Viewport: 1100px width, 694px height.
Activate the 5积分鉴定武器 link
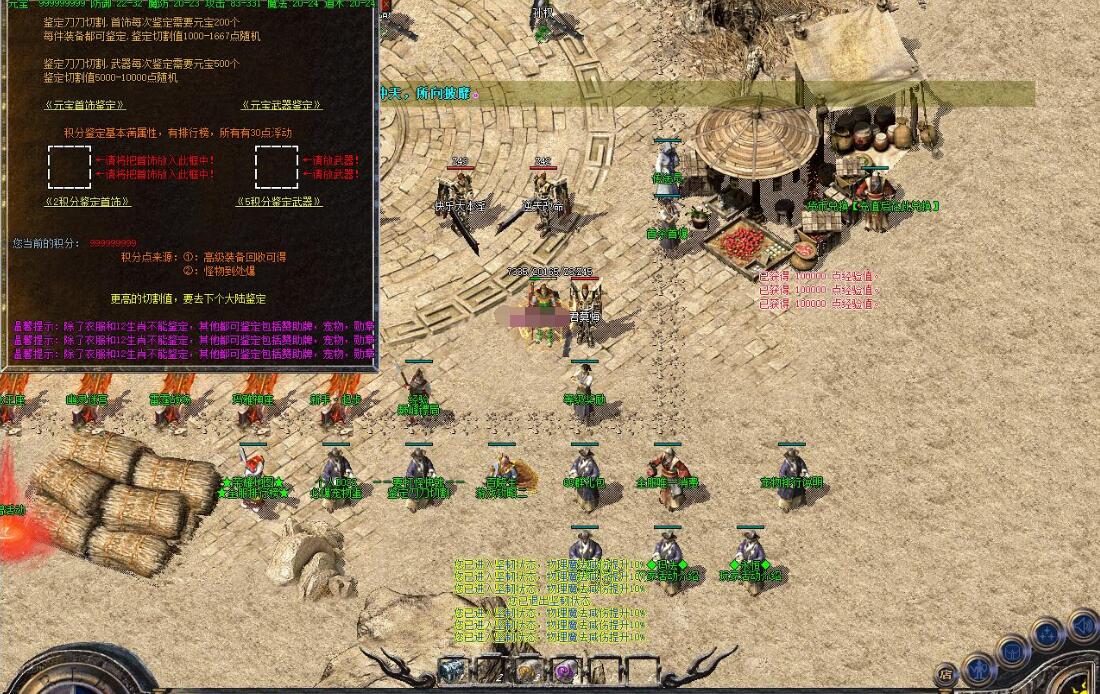pos(279,202)
